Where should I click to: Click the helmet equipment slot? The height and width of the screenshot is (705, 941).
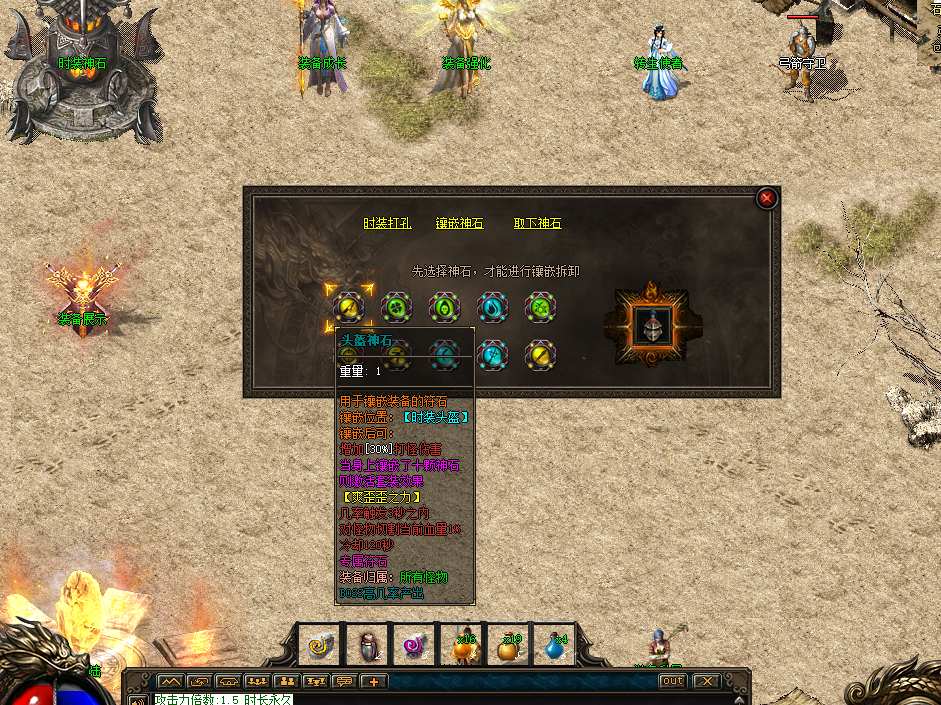coord(652,326)
